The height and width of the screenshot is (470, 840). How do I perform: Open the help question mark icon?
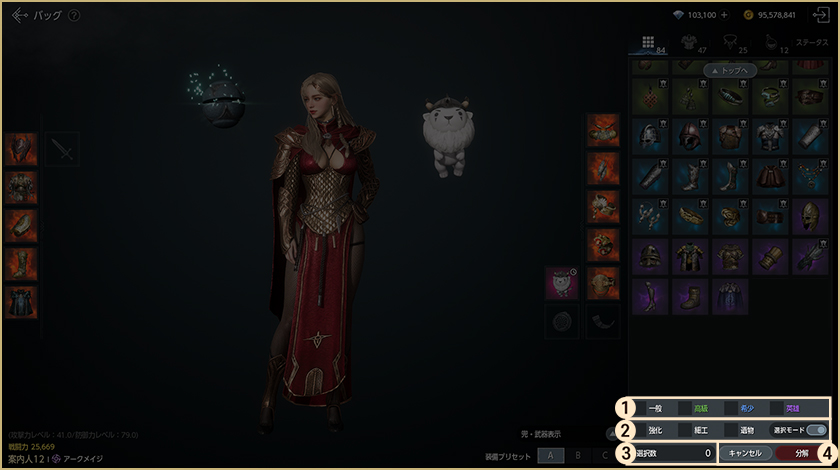(x=74, y=16)
